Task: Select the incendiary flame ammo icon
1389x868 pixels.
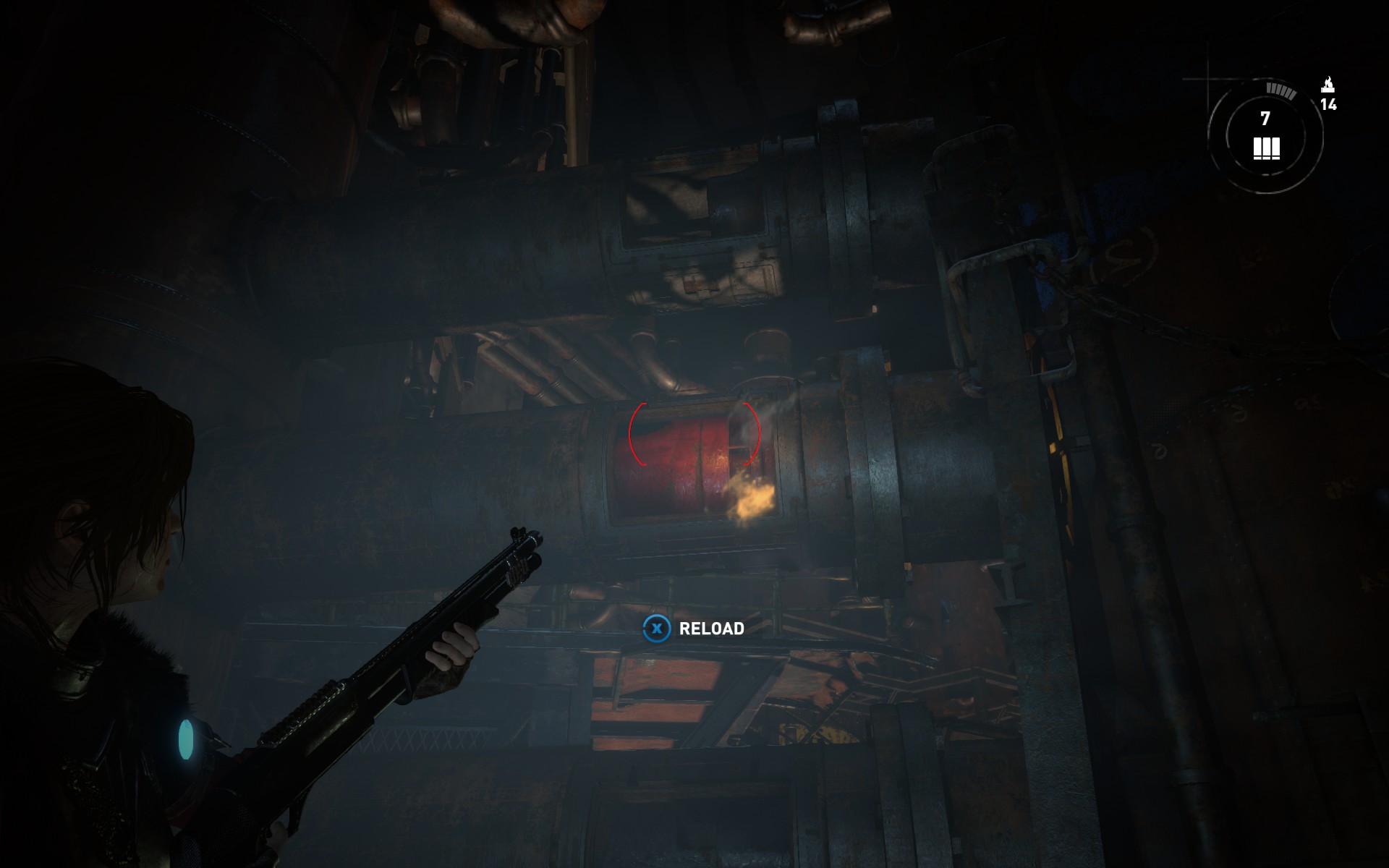Action: point(1328,85)
